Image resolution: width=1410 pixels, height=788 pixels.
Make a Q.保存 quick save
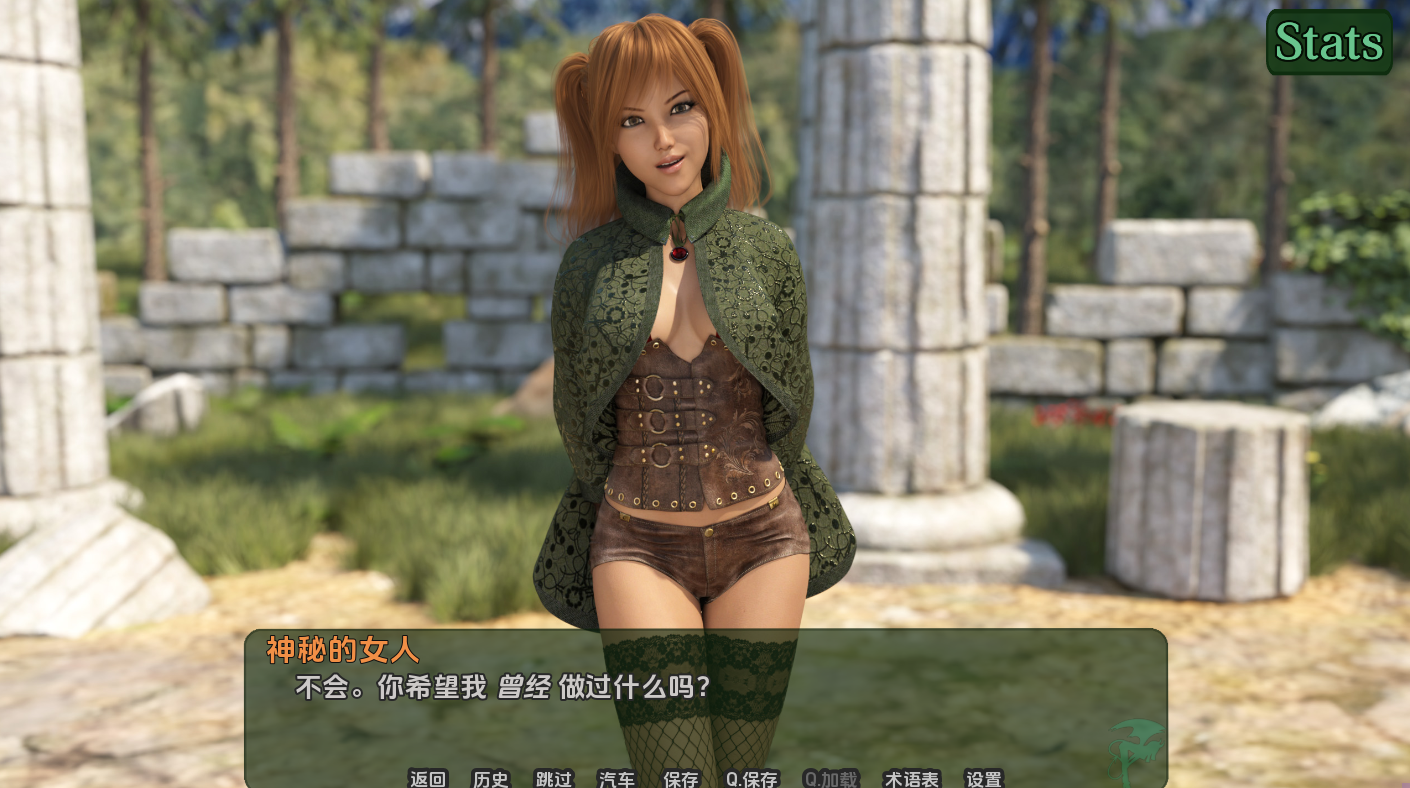750,781
